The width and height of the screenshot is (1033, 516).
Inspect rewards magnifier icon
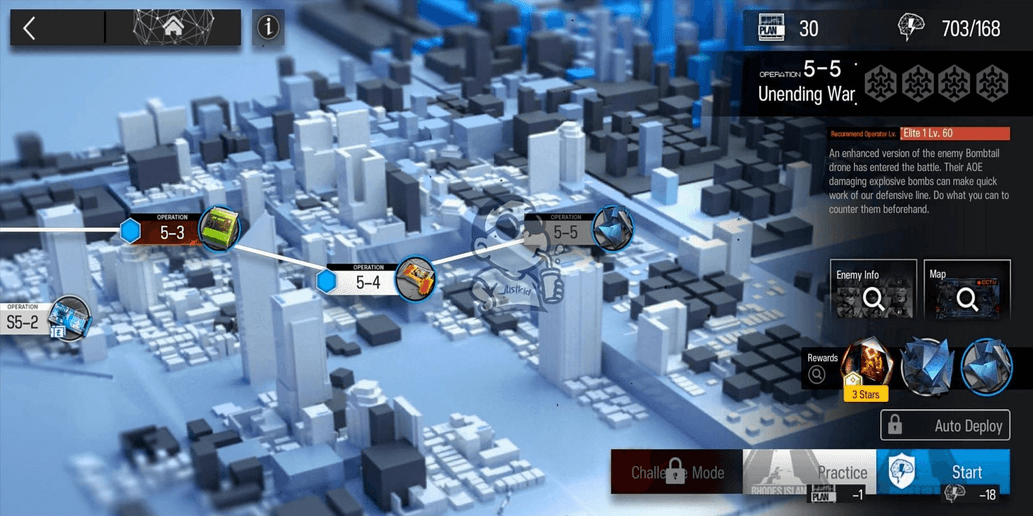[817, 375]
